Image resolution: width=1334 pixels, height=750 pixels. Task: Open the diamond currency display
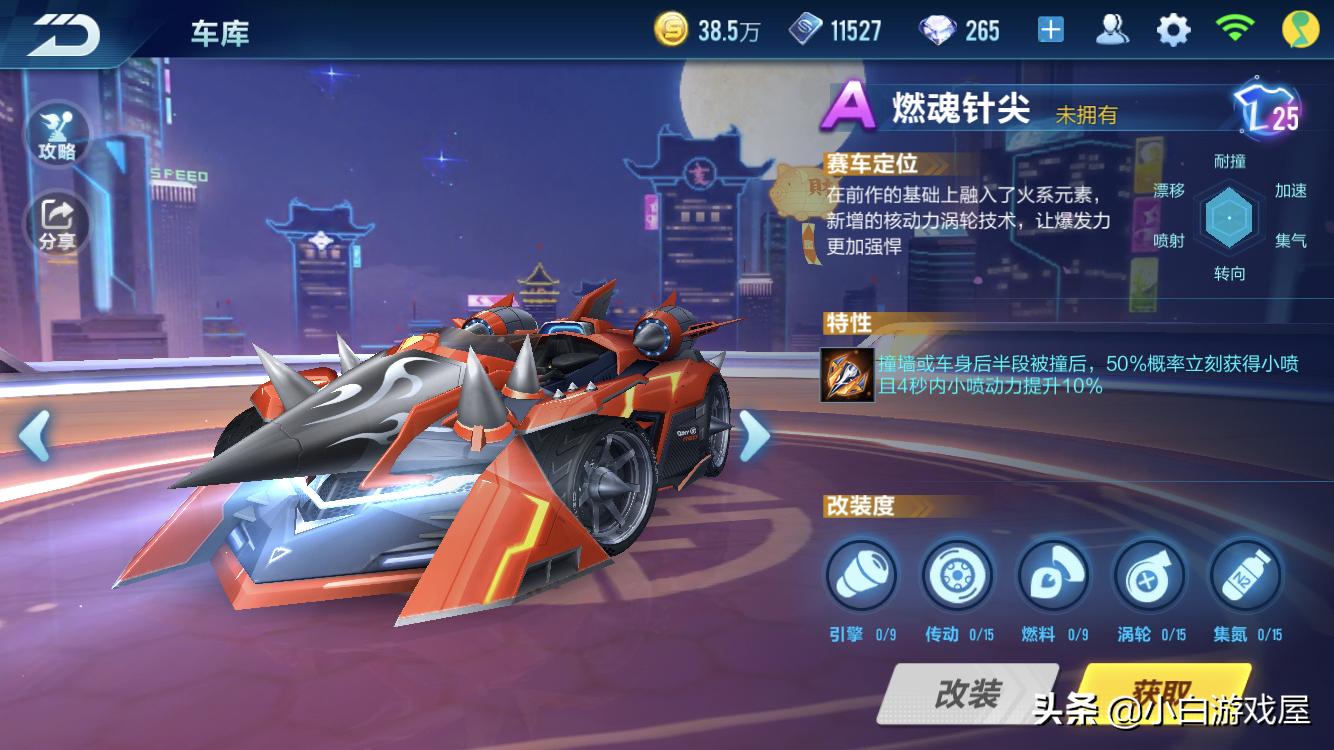[940, 29]
